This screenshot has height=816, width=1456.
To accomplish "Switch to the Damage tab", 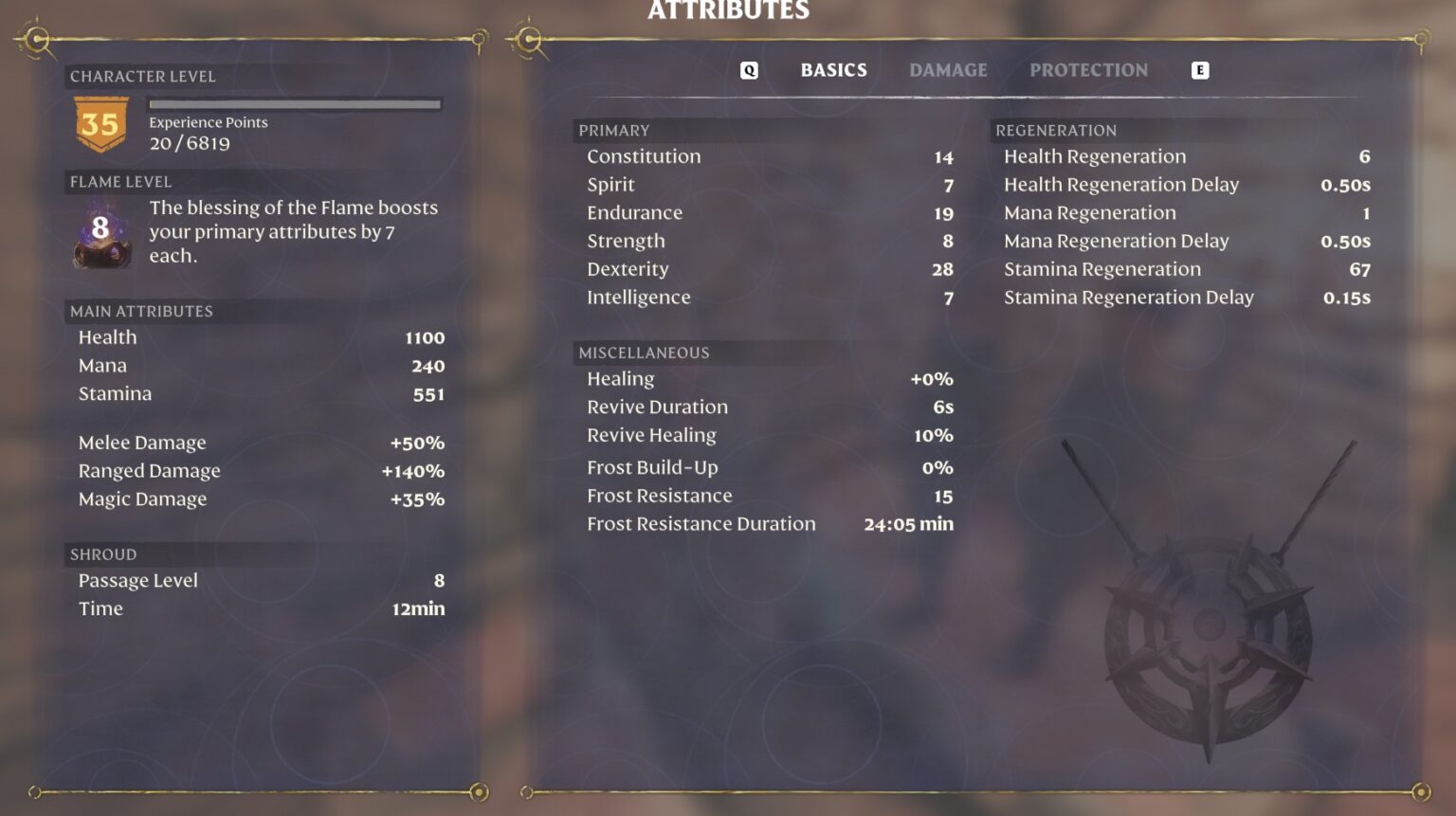I will pyautogui.click(x=947, y=69).
